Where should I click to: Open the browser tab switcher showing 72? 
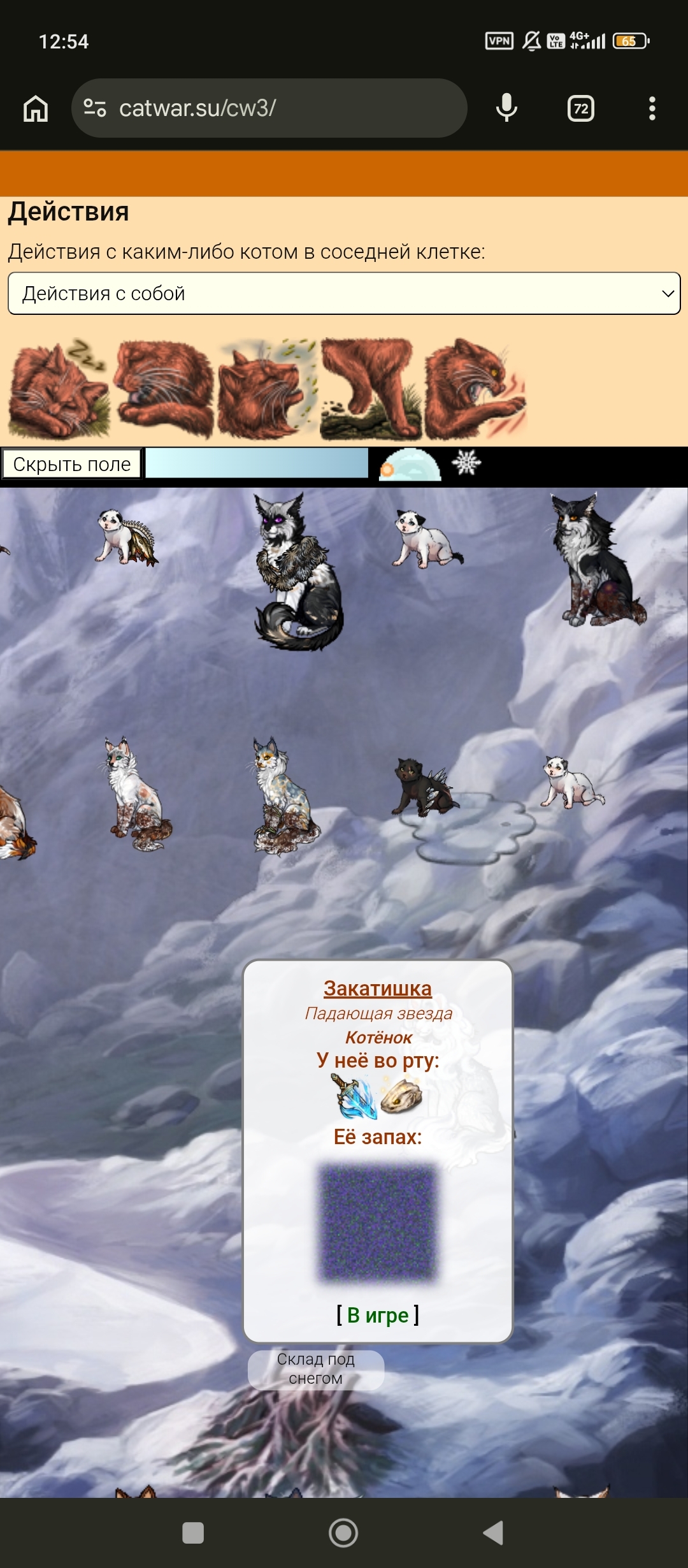(x=580, y=108)
